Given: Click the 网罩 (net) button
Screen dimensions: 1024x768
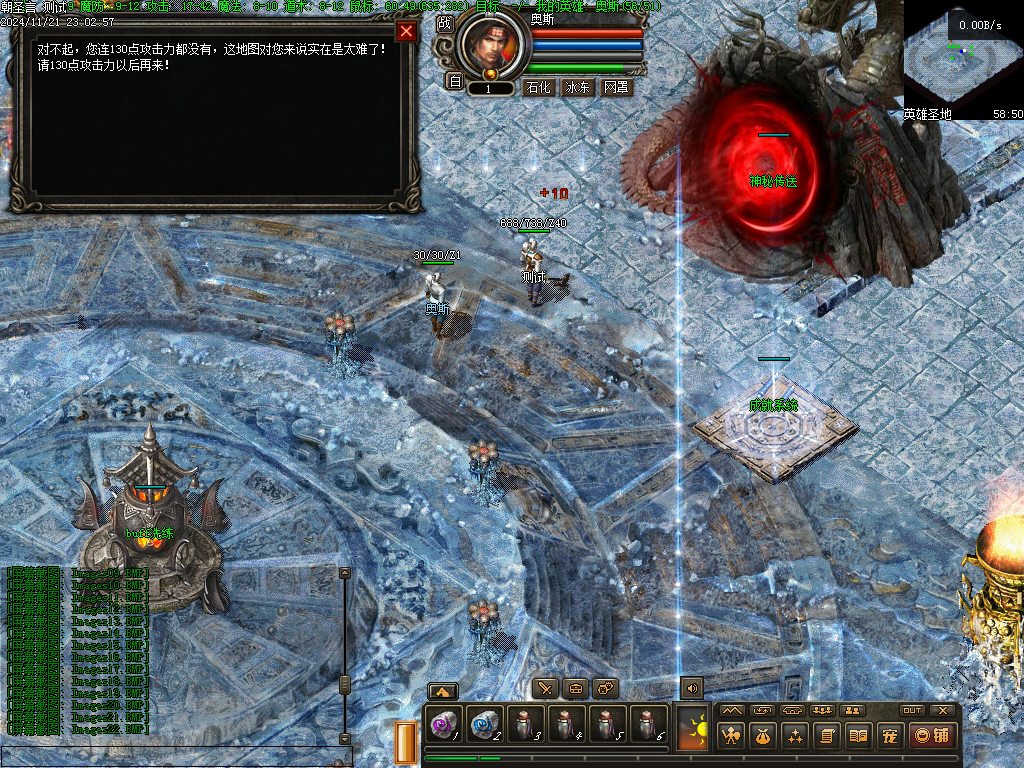Looking at the screenshot, I should pyautogui.click(x=615, y=87).
